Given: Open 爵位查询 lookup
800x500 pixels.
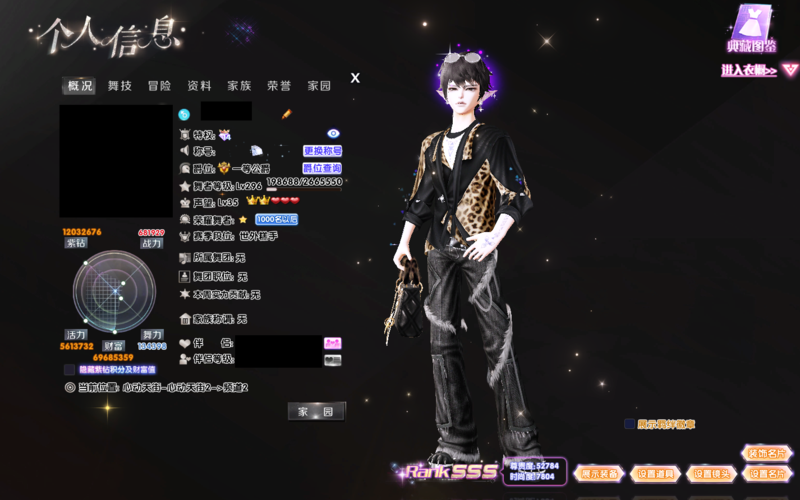Looking at the screenshot, I should pyautogui.click(x=322, y=168).
